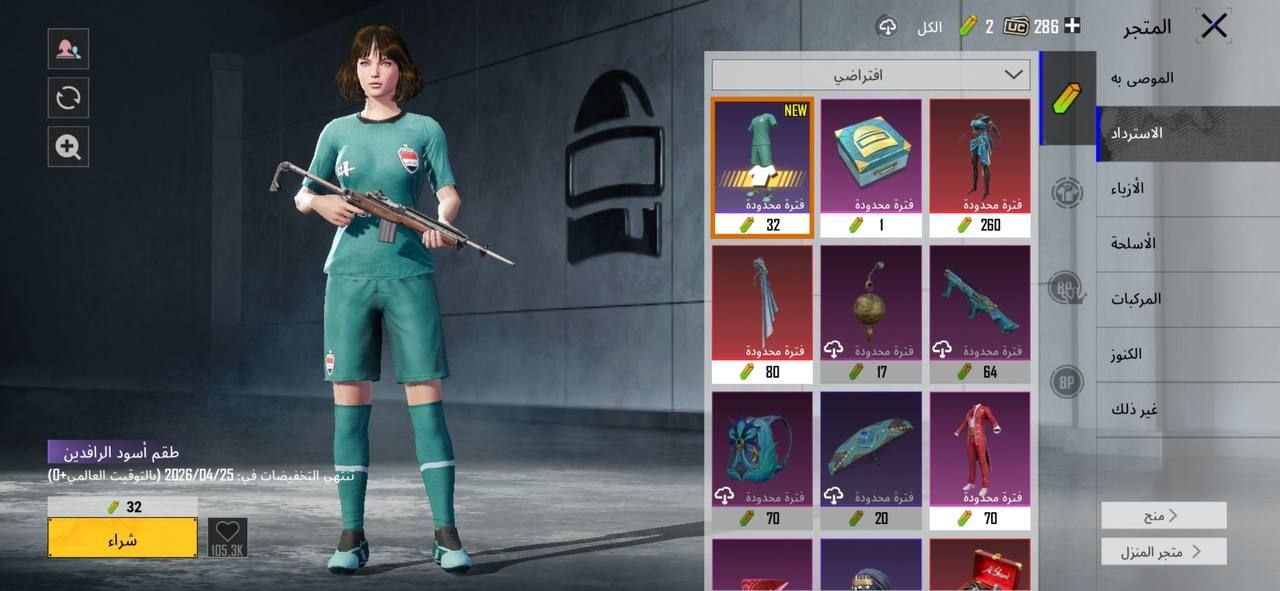Add UC with the plus button
This screenshot has width=1280, height=591.
1072,26
